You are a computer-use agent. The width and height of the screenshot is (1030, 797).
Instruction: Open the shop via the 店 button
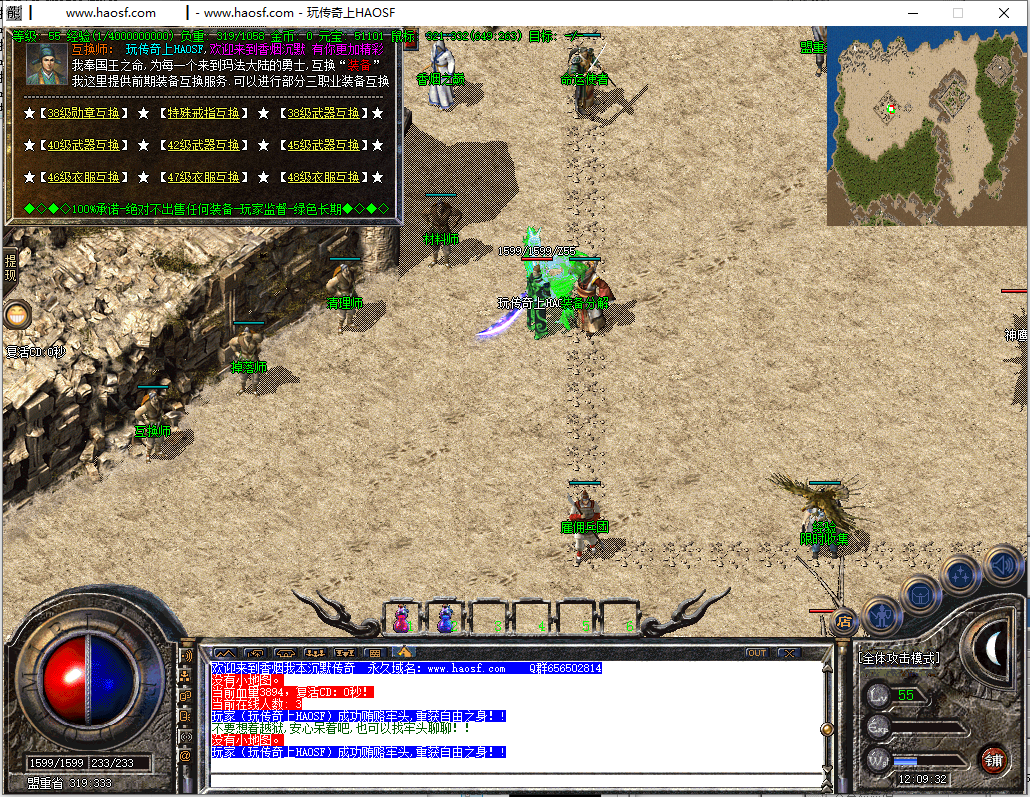click(x=844, y=621)
